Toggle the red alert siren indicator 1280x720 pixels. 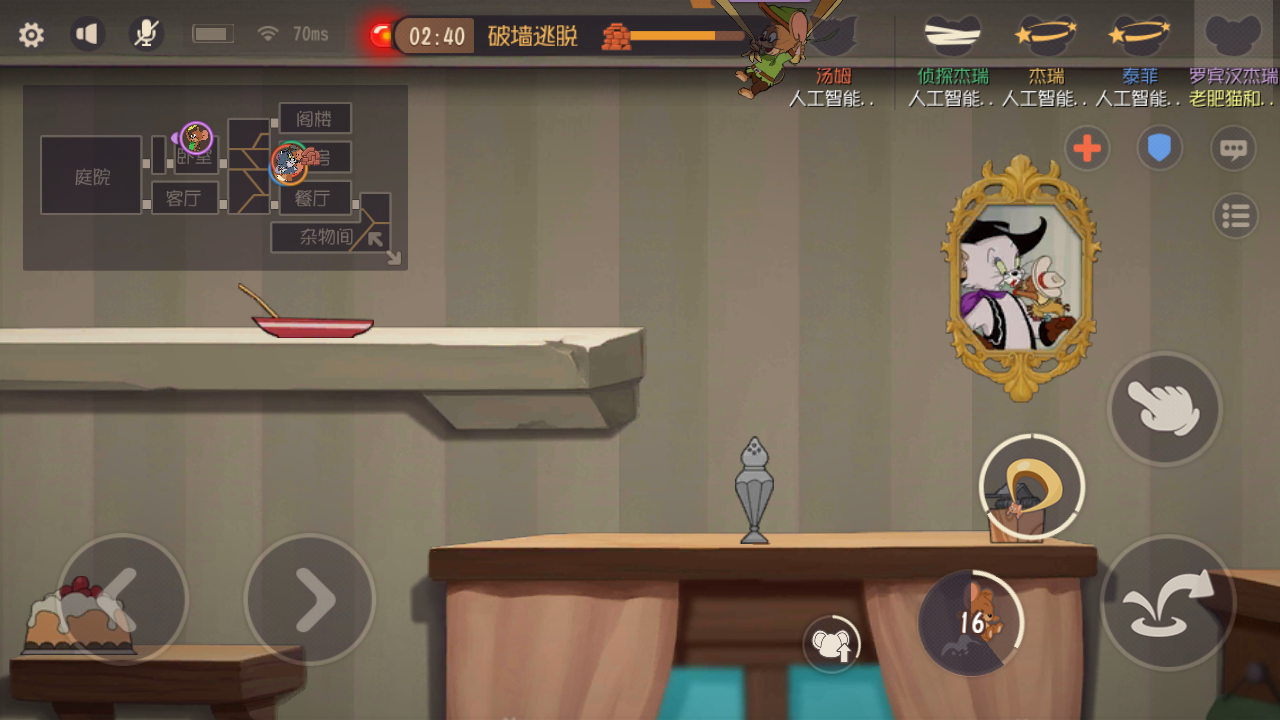point(381,33)
